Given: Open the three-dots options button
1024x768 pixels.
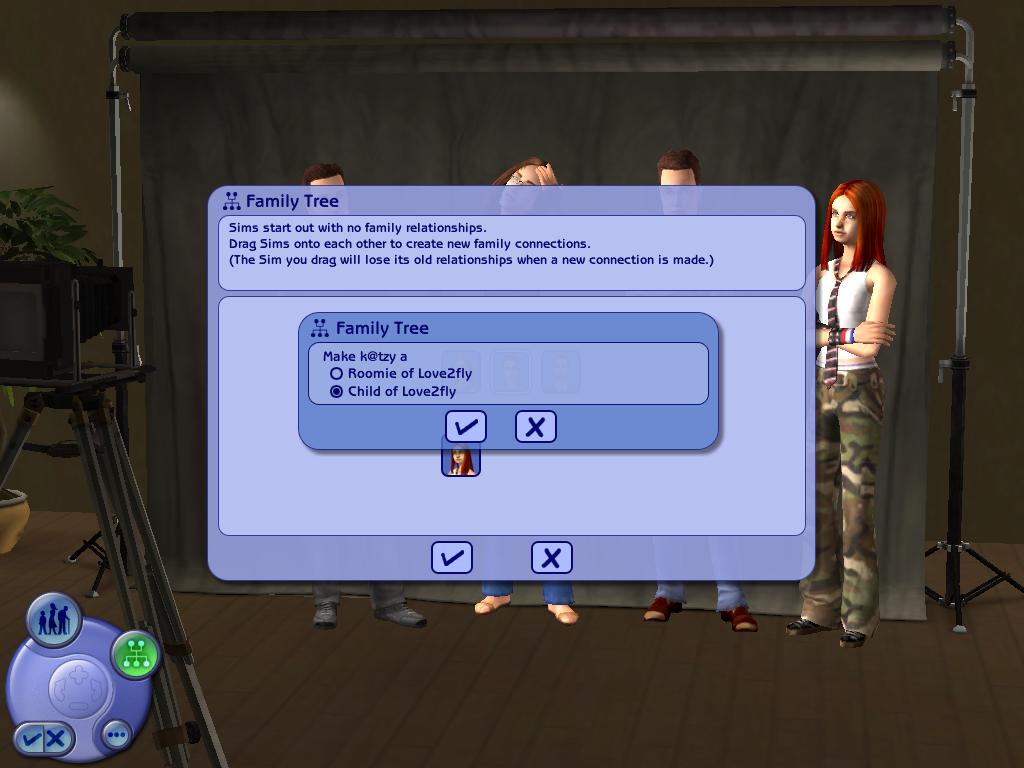Looking at the screenshot, I should point(117,735).
